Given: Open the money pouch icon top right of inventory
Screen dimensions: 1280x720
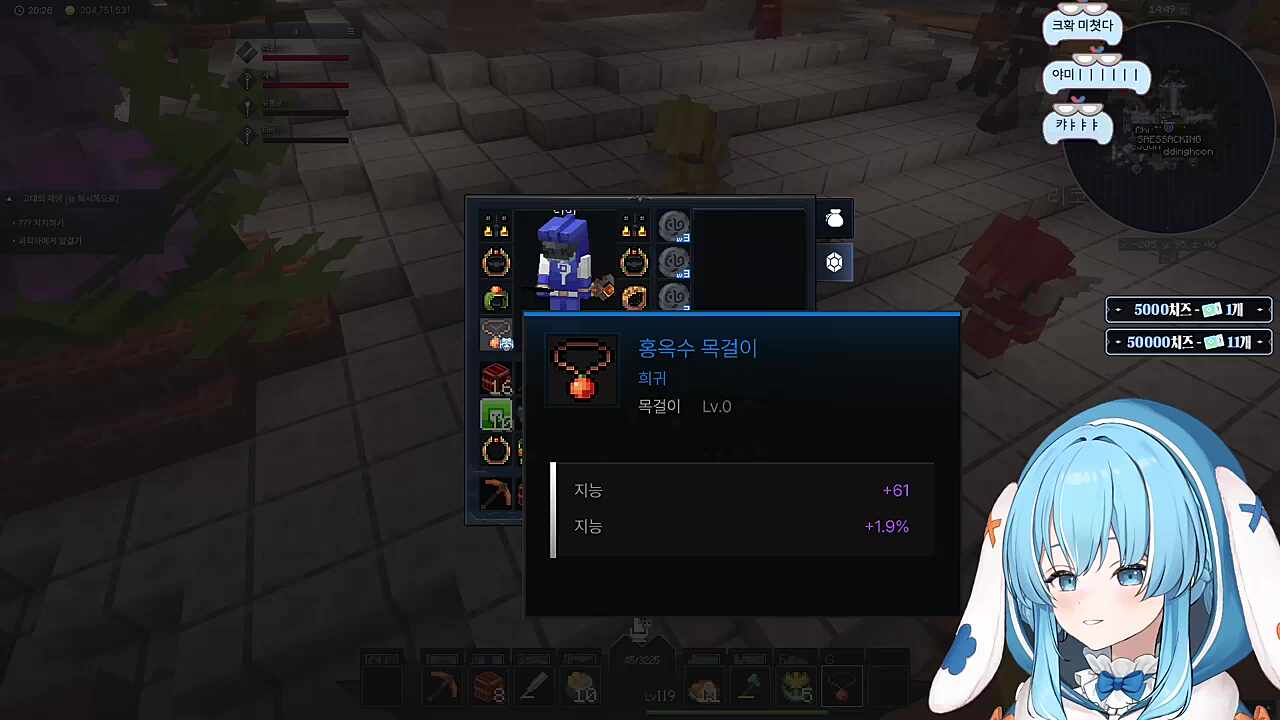Looking at the screenshot, I should 835,219.
